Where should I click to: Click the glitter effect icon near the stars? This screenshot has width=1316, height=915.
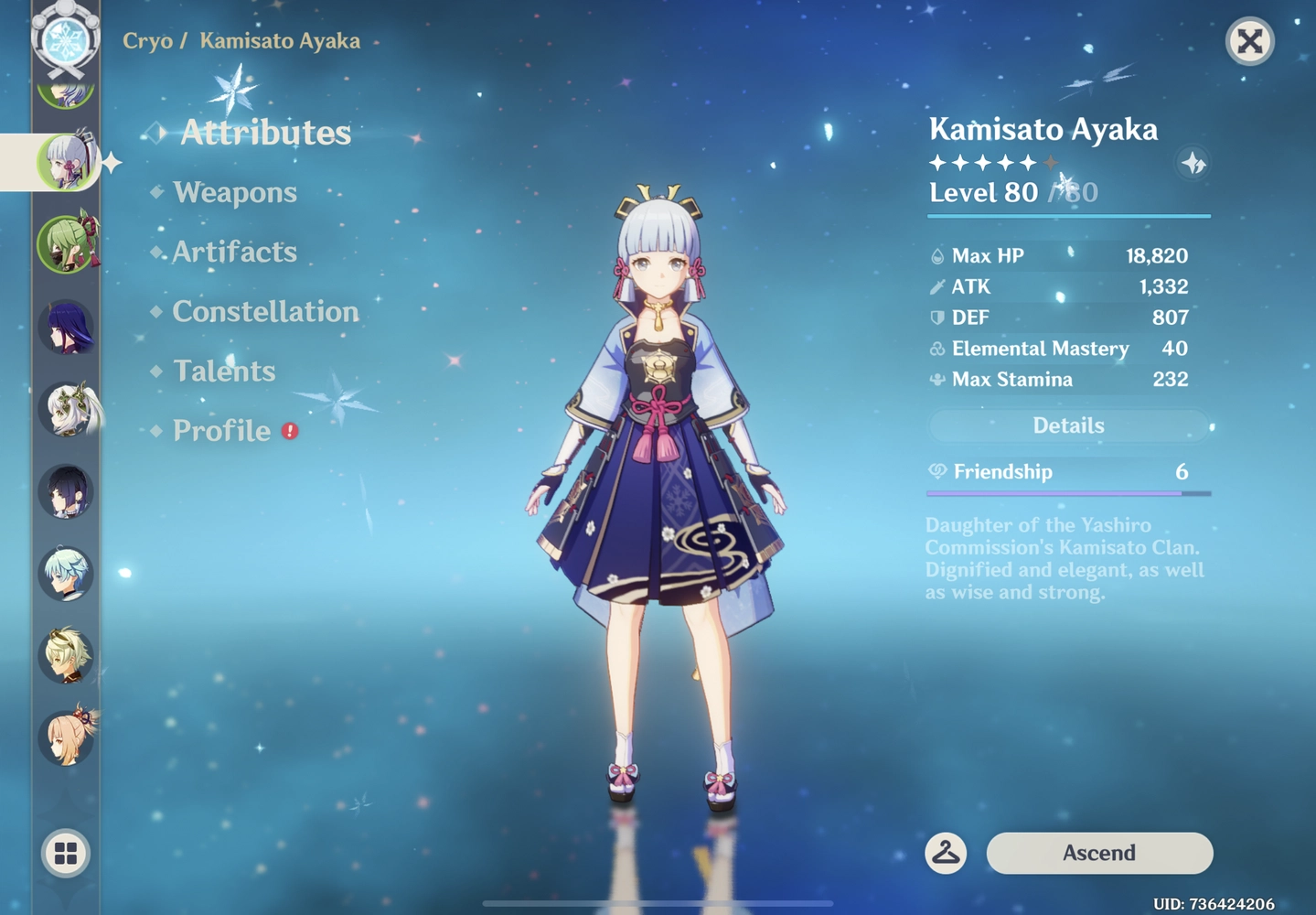1192,165
